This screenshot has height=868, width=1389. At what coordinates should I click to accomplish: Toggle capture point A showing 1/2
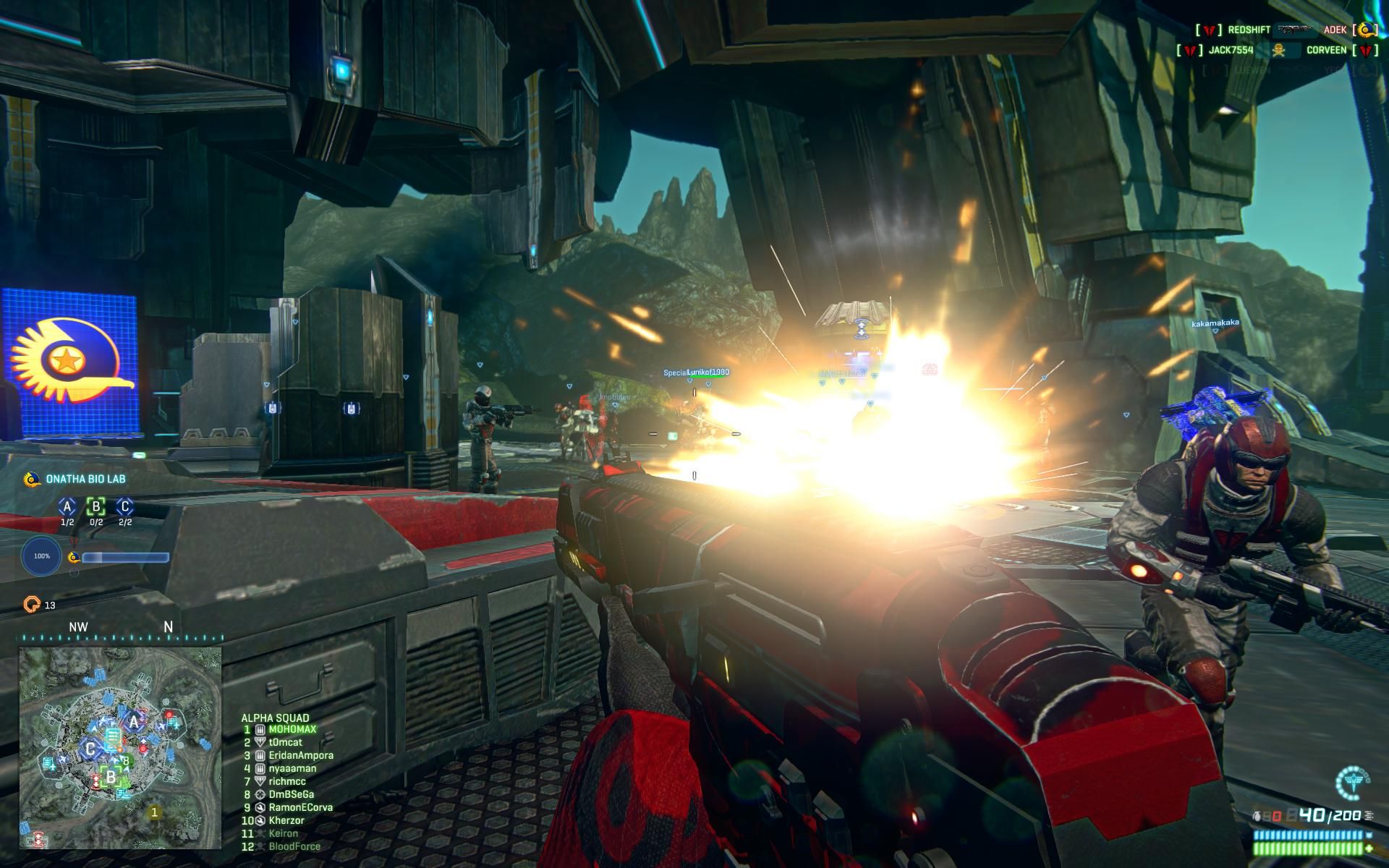[x=67, y=507]
